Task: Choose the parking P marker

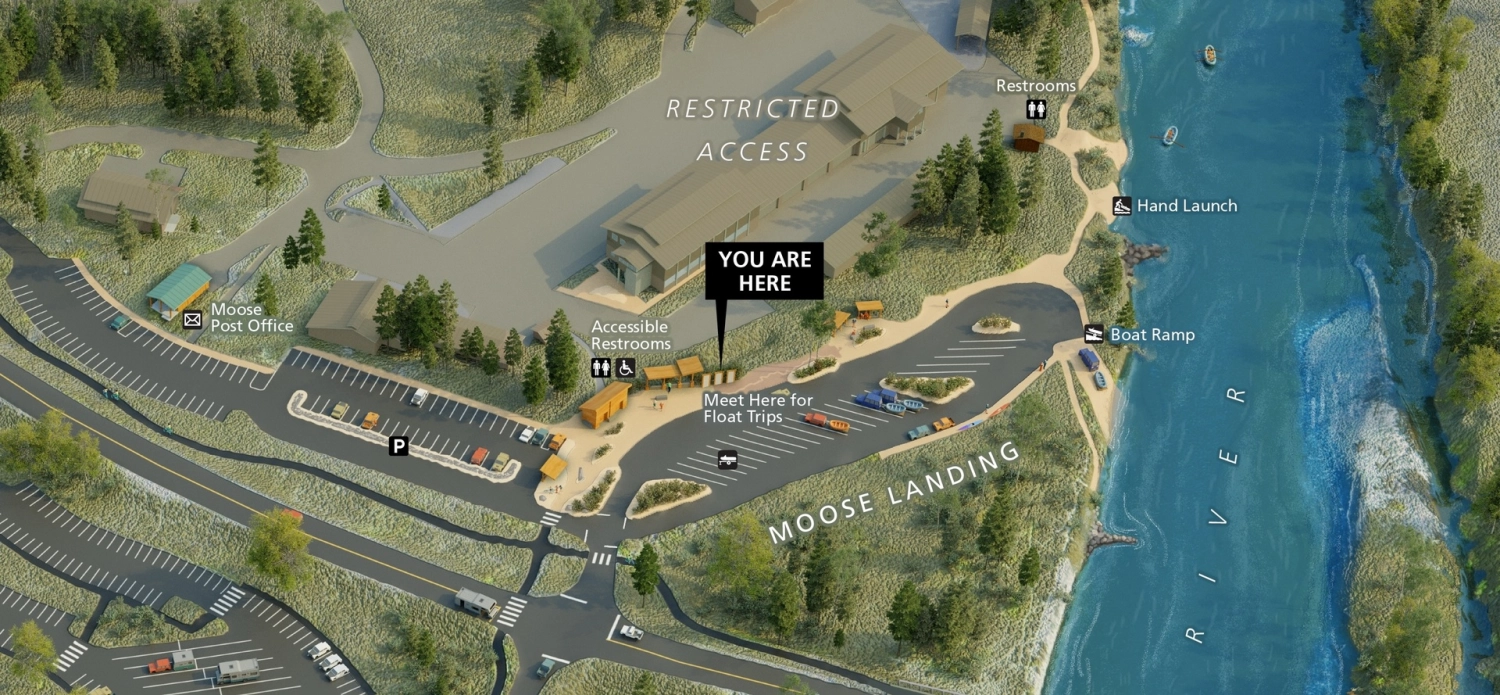Action: tap(399, 446)
